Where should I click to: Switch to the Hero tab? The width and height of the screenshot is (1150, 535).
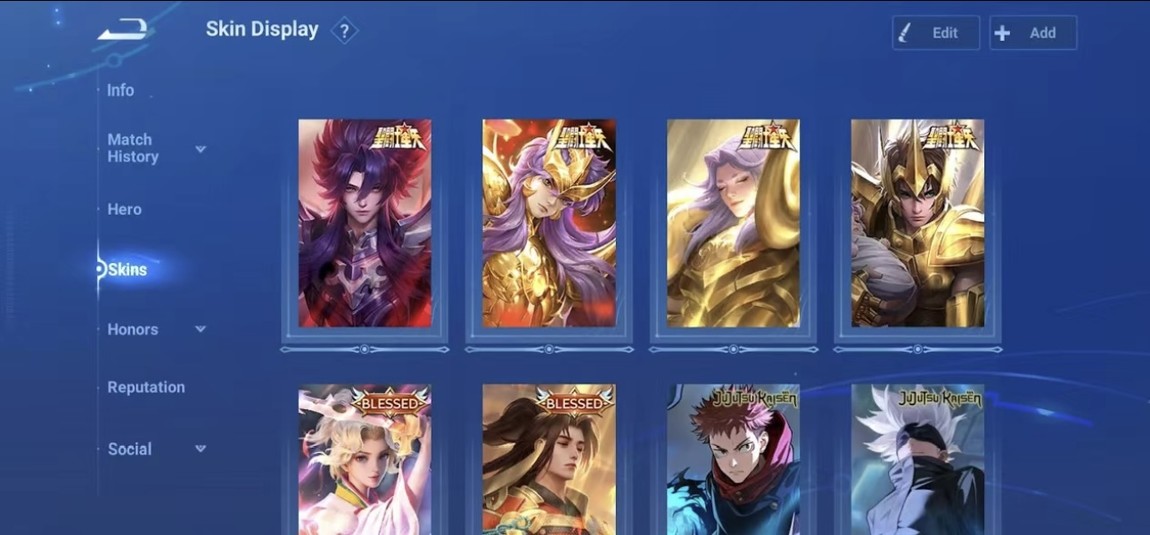point(125,209)
